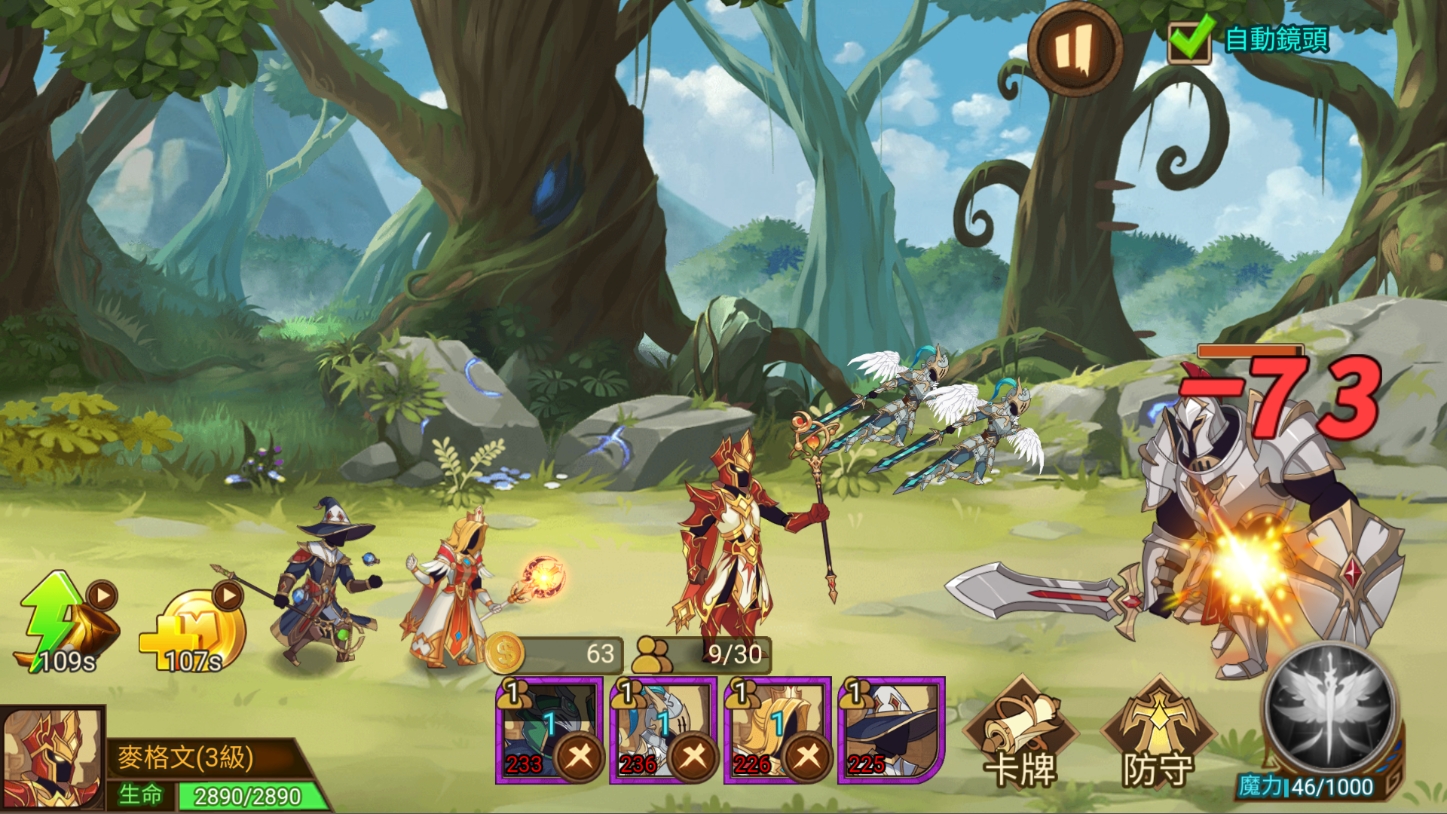Switch to 防守 defend stance
Viewport: 1447px width, 814px height.
(1157, 735)
